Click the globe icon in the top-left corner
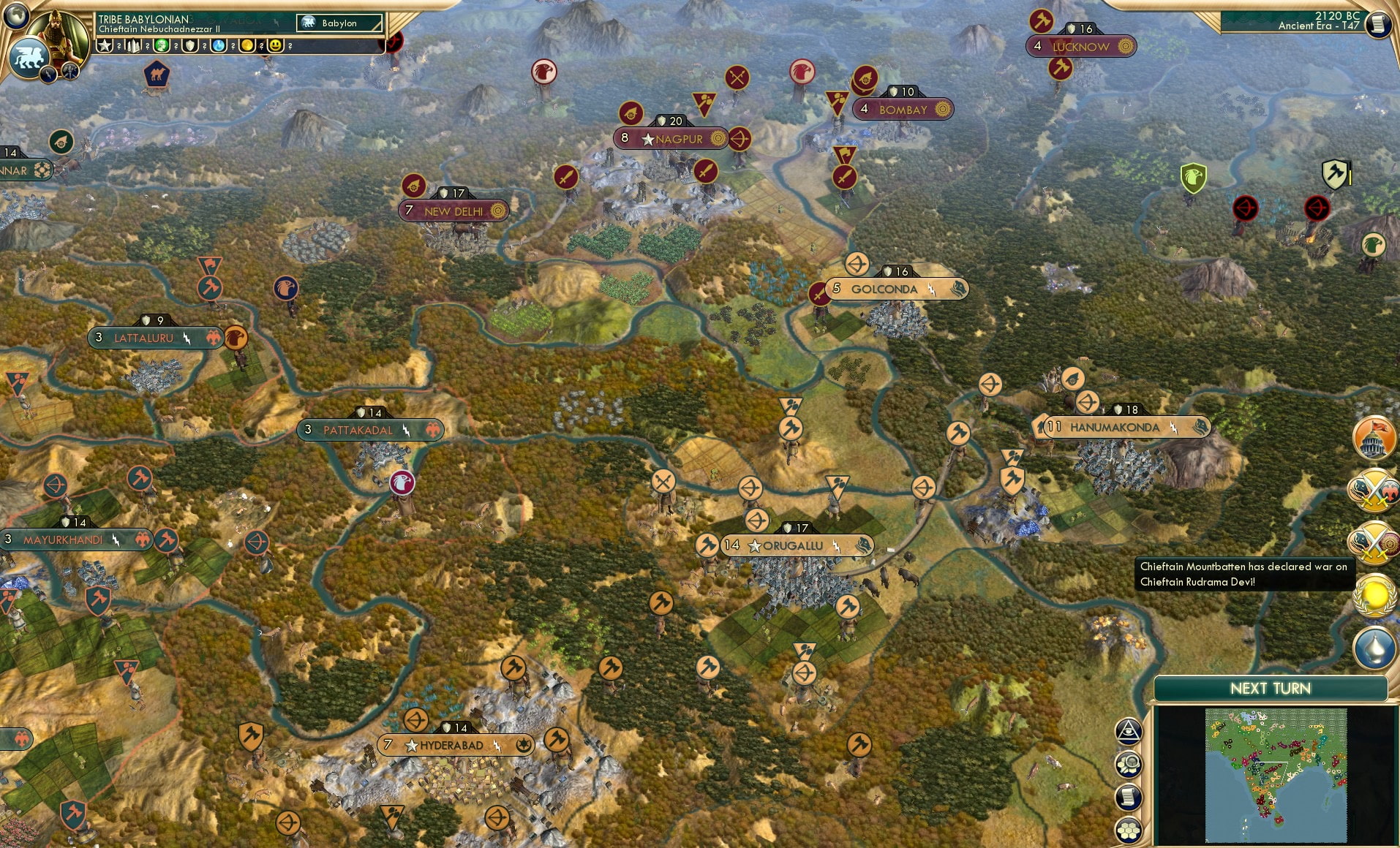The width and height of the screenshot is (1400, 848). click(17, 17)
